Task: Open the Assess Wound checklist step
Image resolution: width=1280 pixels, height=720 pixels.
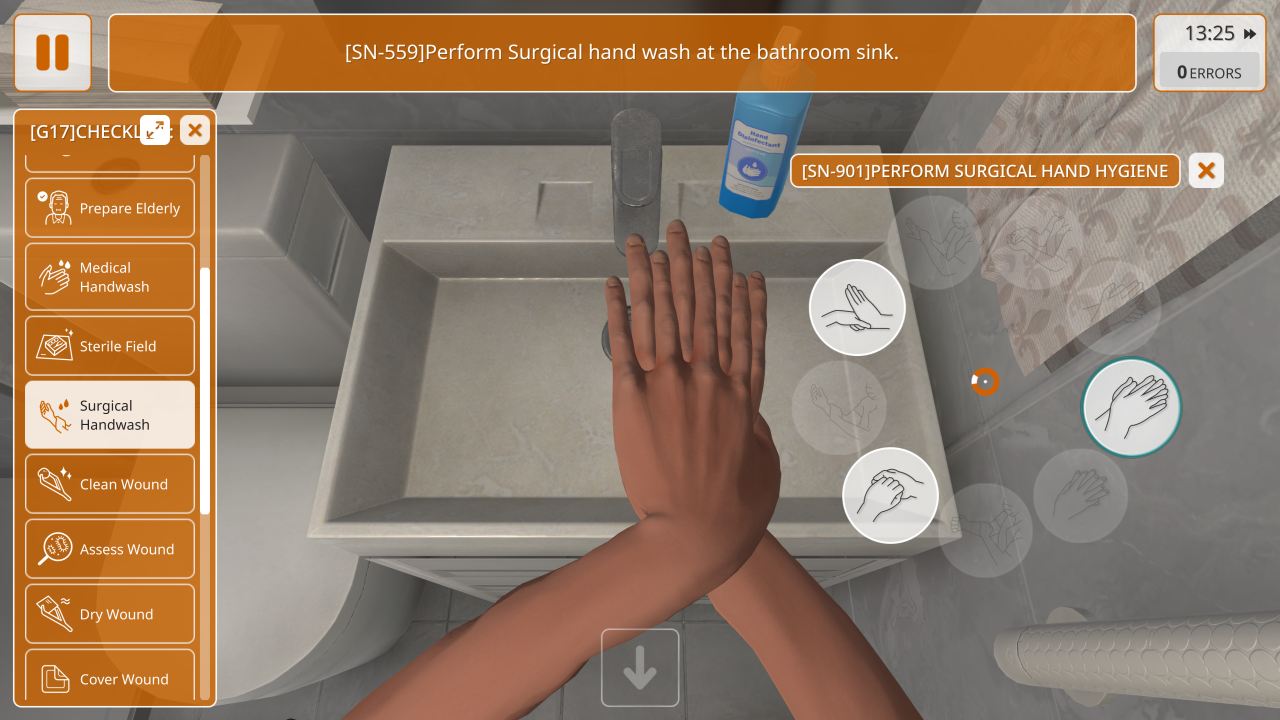Action: [110, 549]
